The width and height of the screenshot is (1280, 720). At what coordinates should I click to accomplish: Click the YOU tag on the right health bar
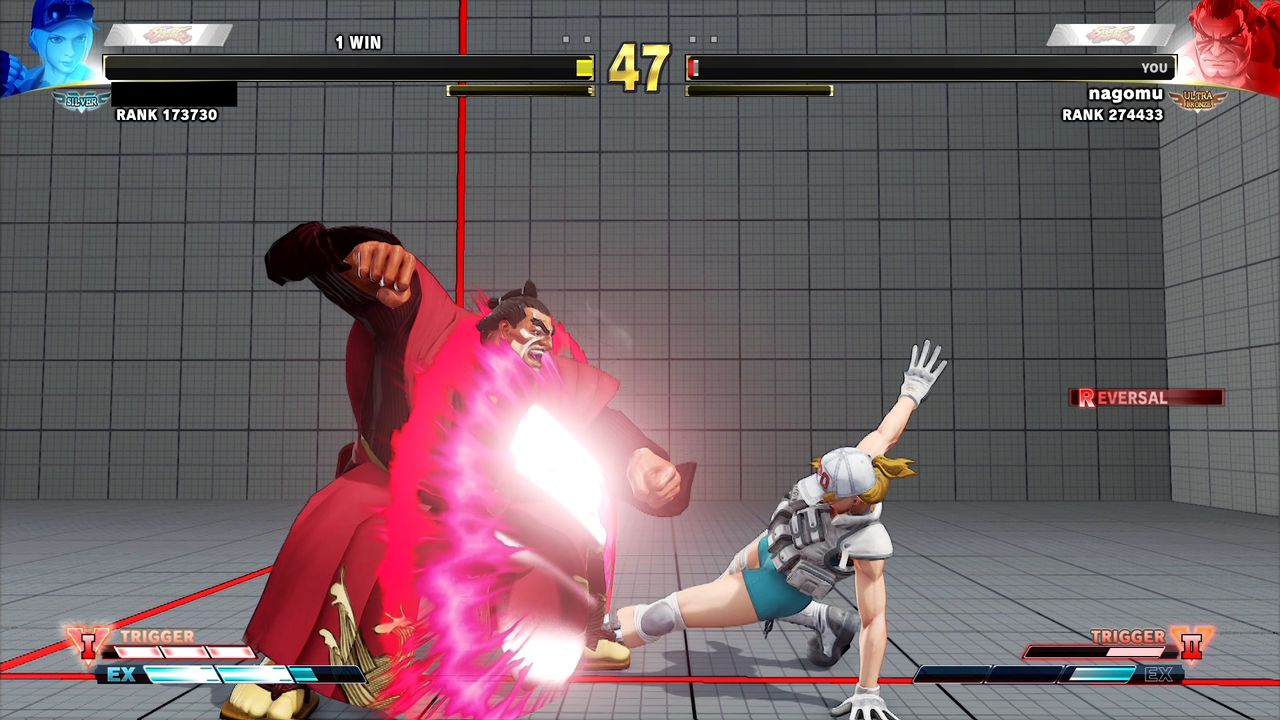[1155, 67]
